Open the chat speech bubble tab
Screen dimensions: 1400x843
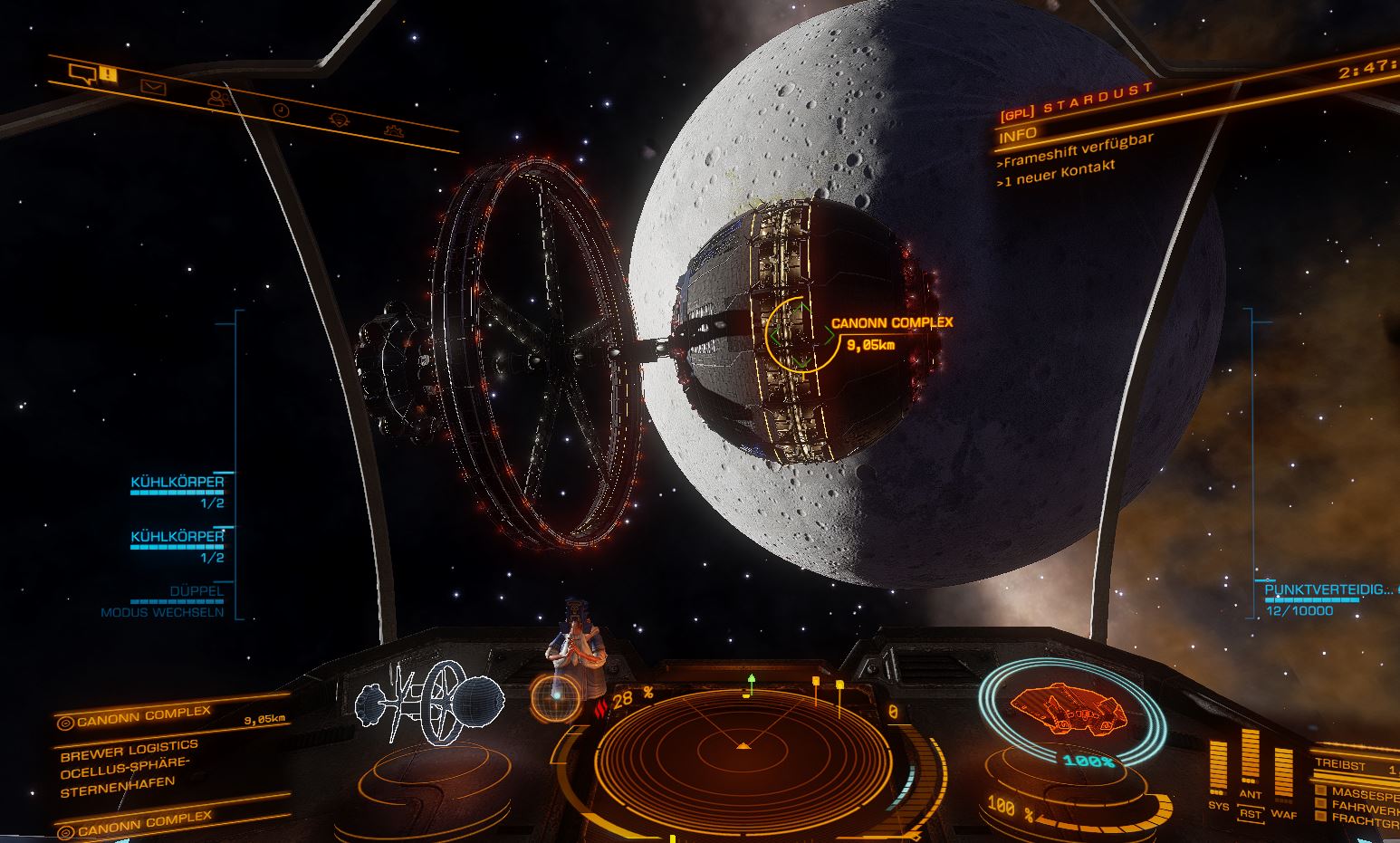pyautogui.click(x=83, y=73)
